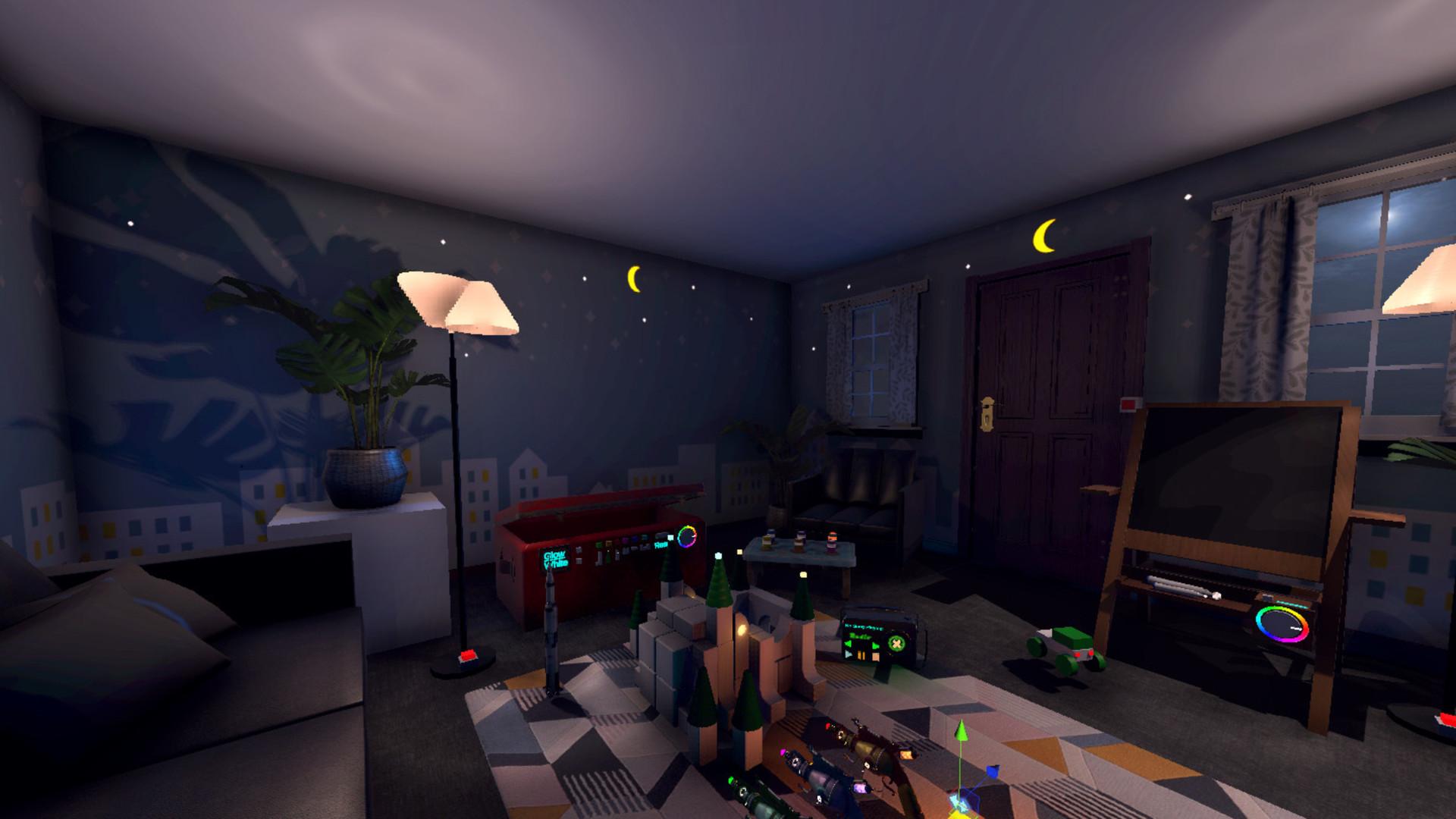The image size is (1456, 819).
Task: Choose the Red paint label on the chest
Action: pyautogui.click(x=660, y=545)
